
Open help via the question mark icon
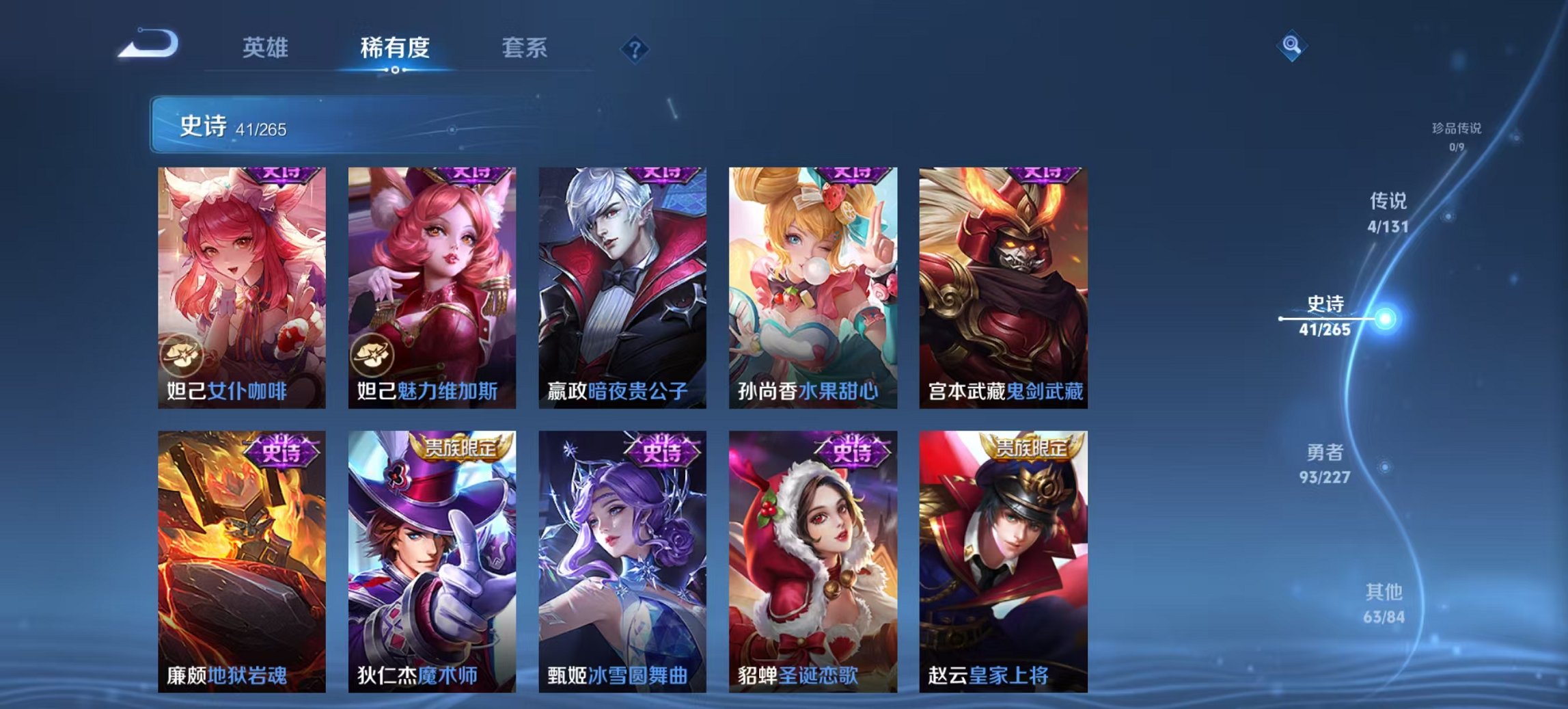635,49
